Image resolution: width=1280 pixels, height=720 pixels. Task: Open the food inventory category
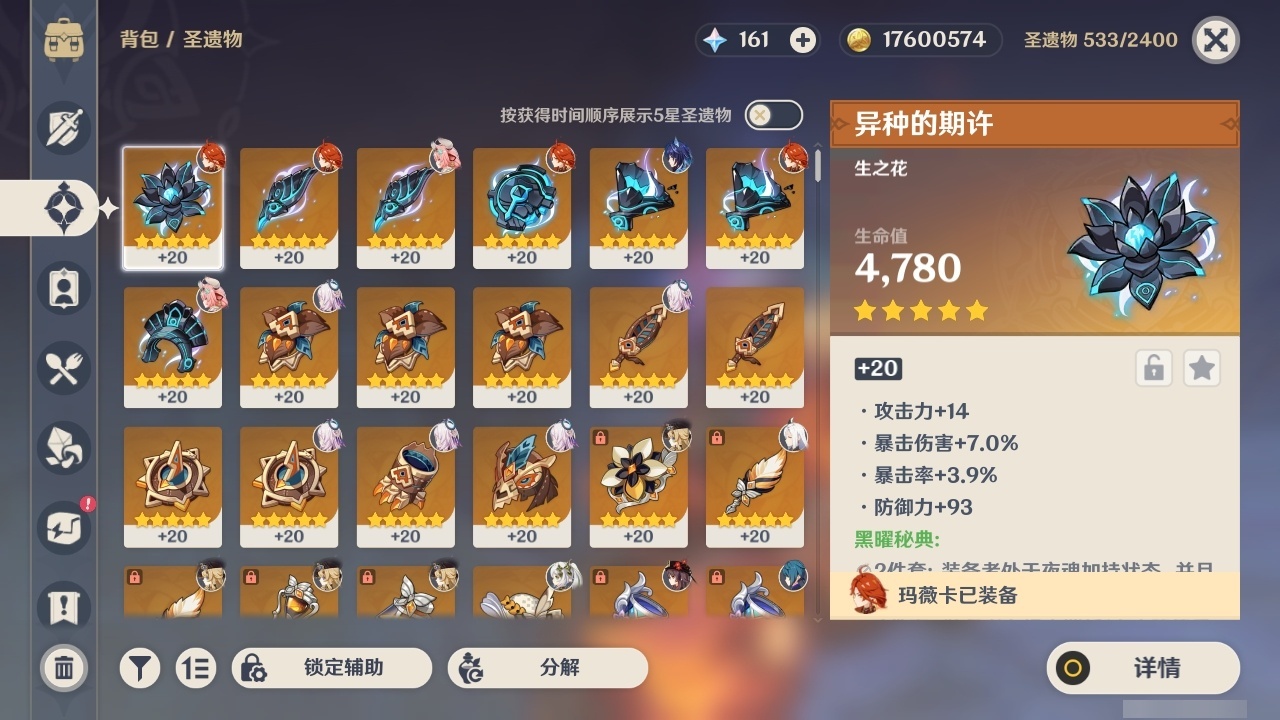tap(62, 368)
